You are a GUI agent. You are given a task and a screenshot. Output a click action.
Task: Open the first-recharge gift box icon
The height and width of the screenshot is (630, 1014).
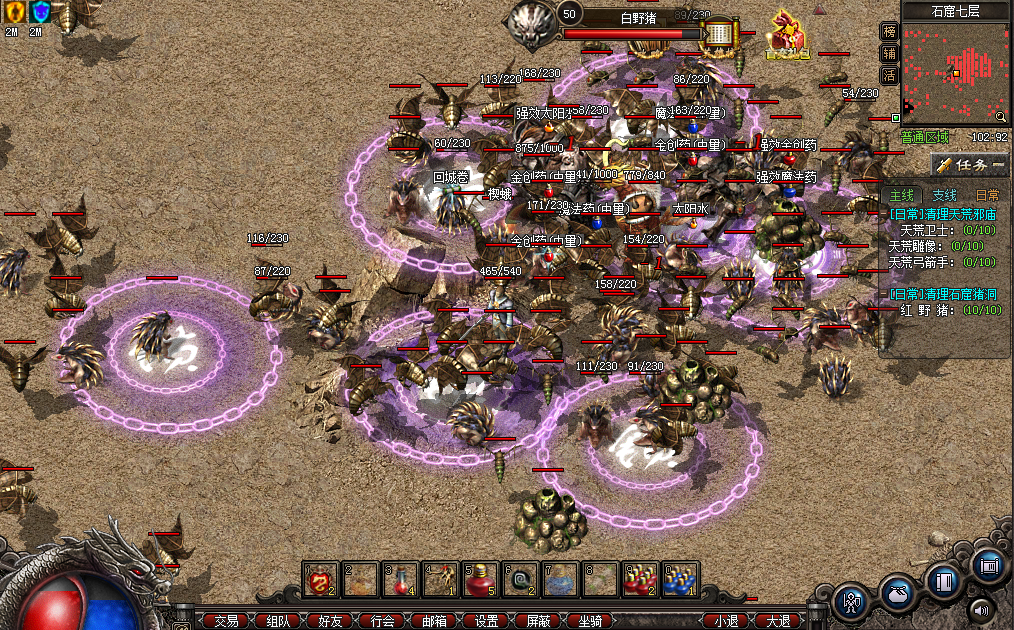pos(787,36)
